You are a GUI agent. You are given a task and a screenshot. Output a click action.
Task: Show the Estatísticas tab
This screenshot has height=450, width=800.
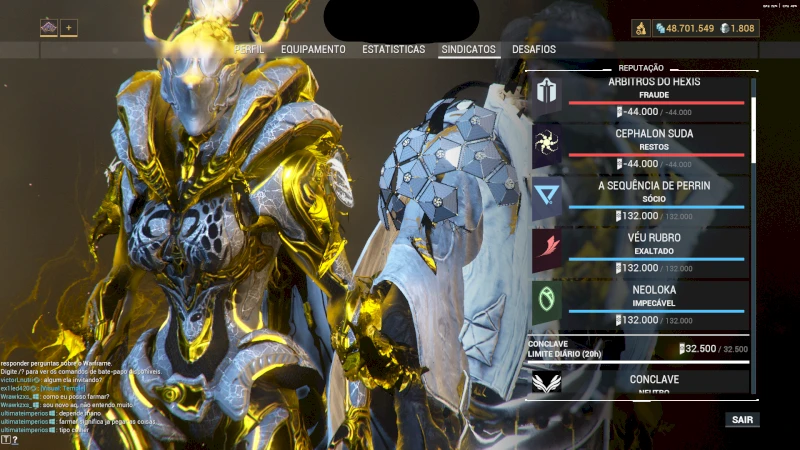393,49
